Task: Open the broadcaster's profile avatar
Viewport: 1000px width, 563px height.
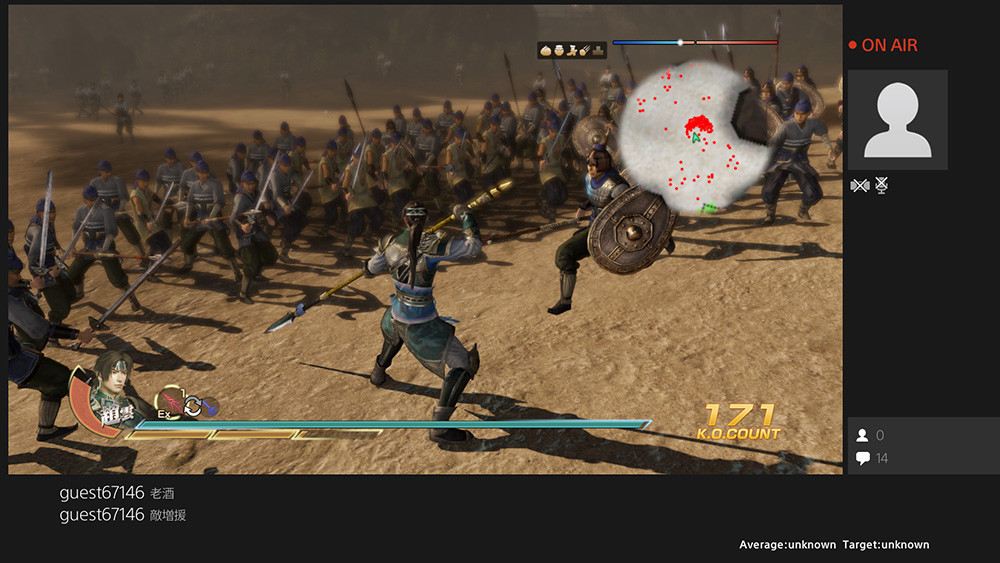Action: click(x=897, y=120)
